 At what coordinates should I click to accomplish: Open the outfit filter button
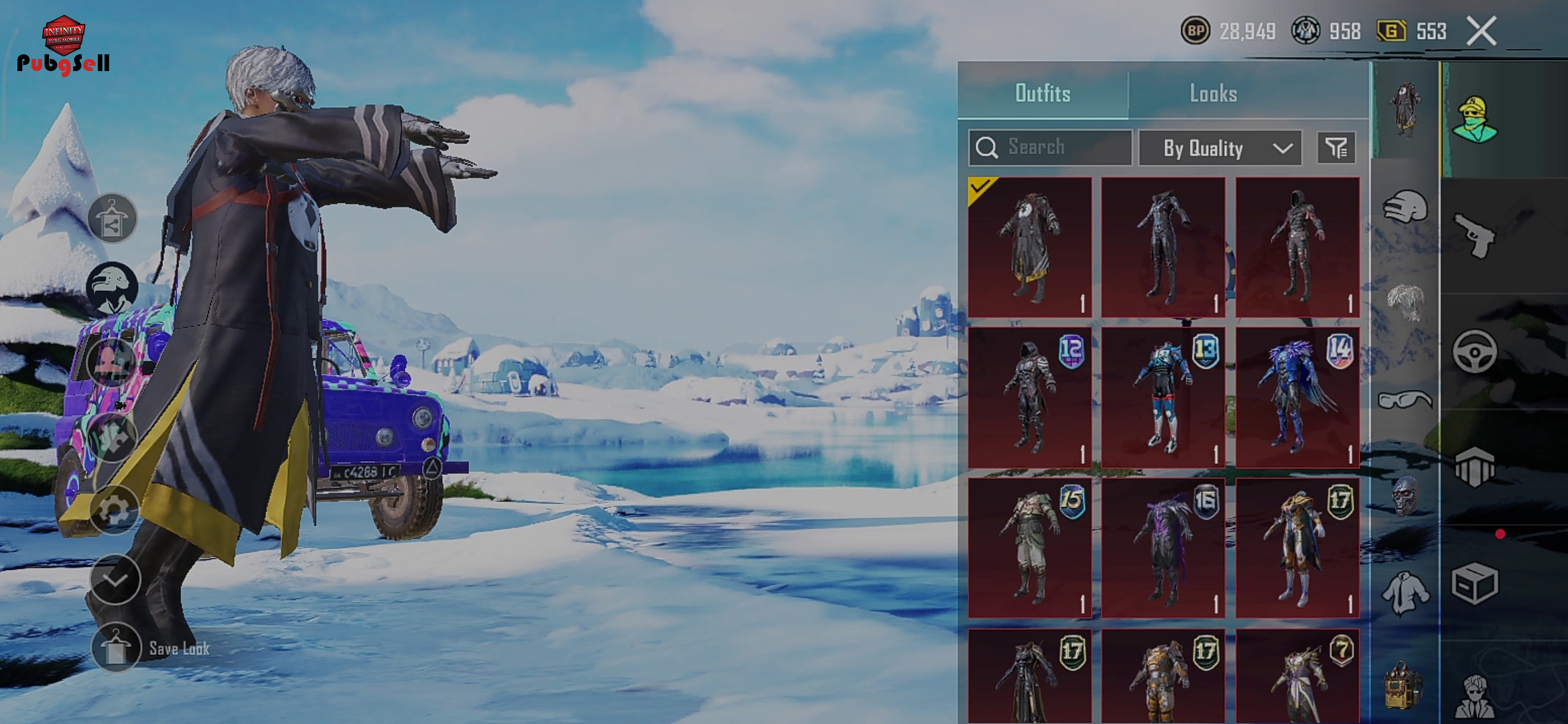tap(1336, 148)
